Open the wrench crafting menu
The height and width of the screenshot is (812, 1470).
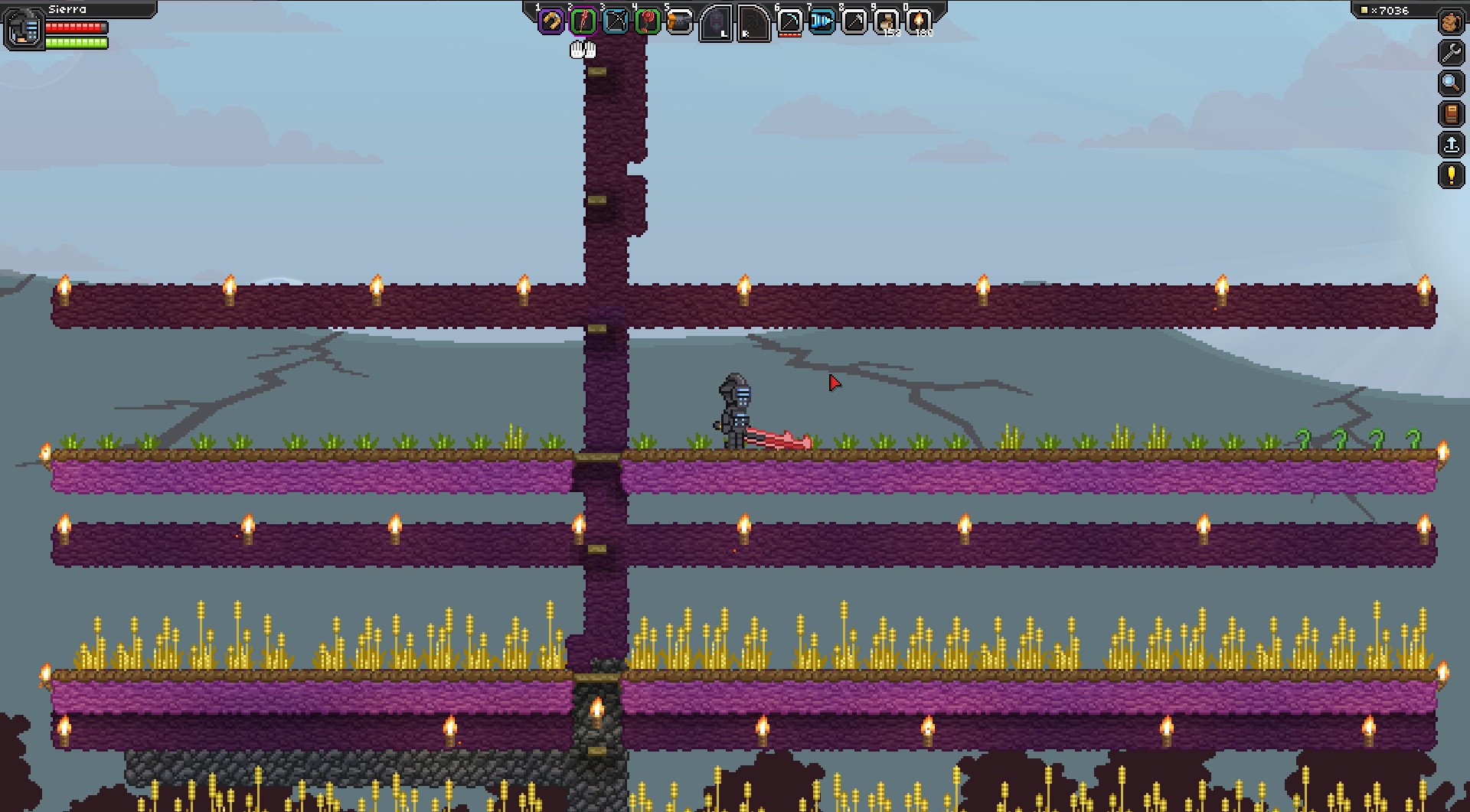1451,53
